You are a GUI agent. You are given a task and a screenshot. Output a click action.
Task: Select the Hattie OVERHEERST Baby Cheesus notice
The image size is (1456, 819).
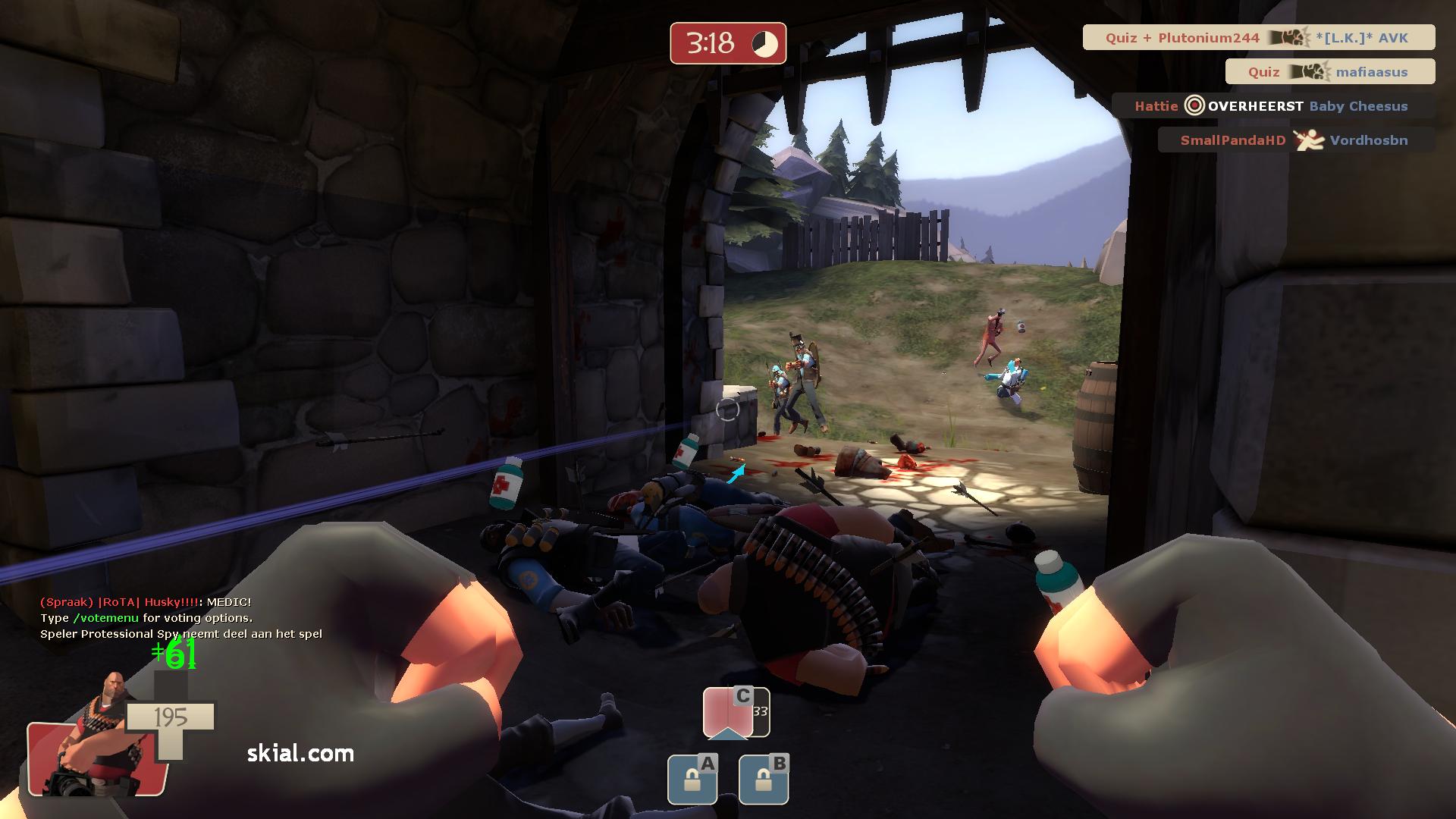pyautogui.click(x=1272, y=106)
